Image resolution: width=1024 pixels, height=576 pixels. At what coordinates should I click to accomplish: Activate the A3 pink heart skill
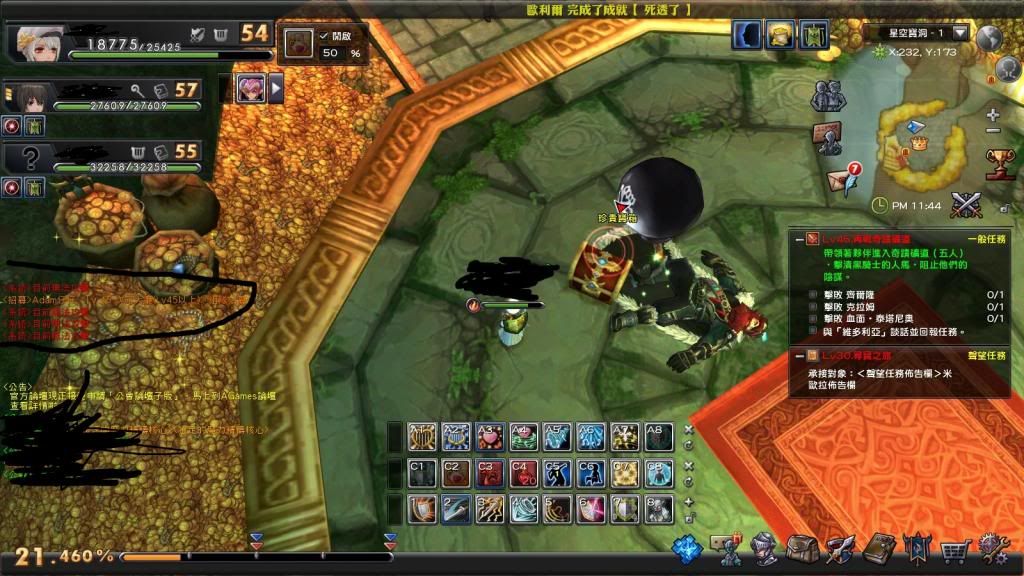pos(487,436)
